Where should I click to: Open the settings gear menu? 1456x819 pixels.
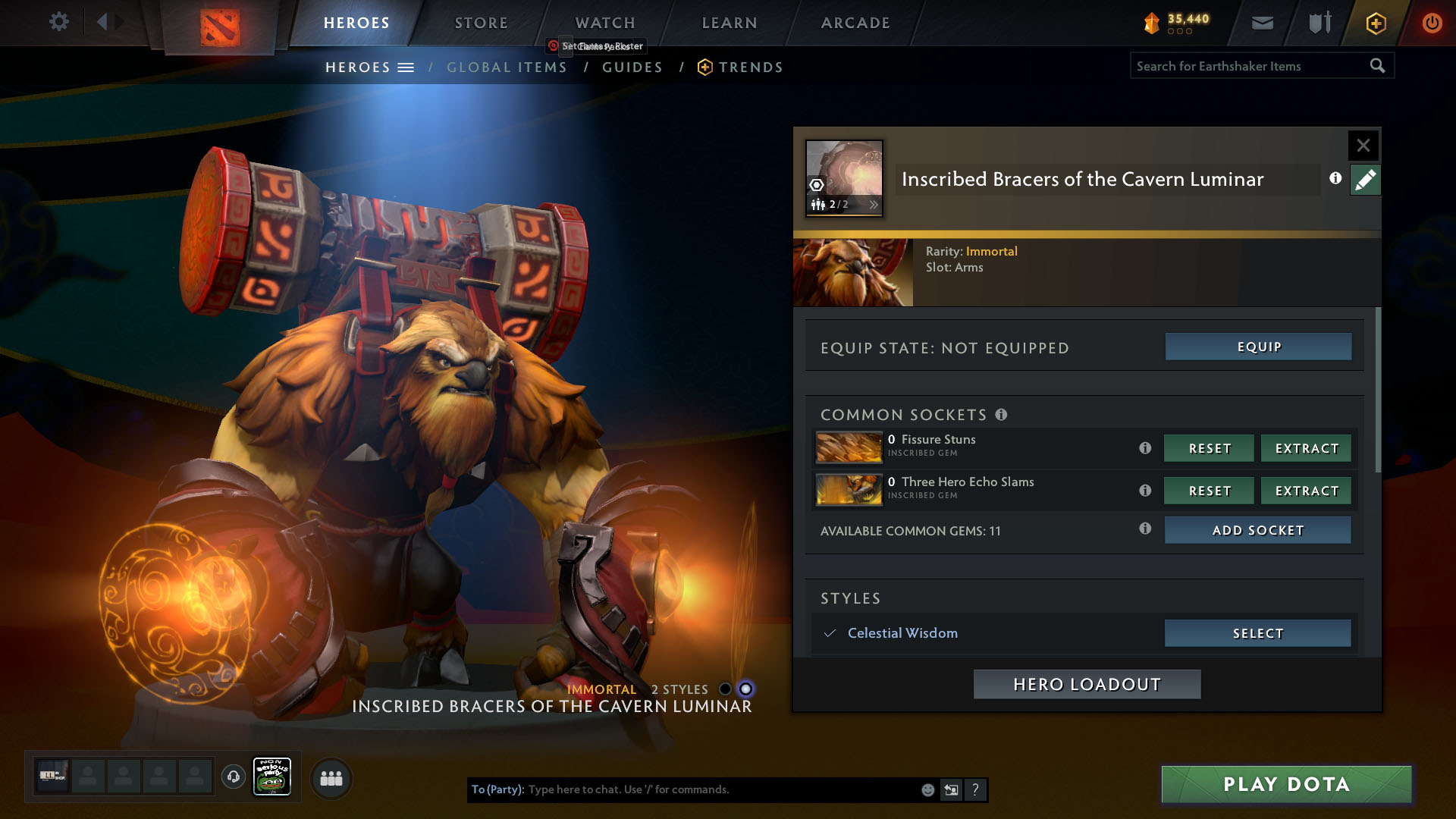pyautogui.click(x=58, y=22)
